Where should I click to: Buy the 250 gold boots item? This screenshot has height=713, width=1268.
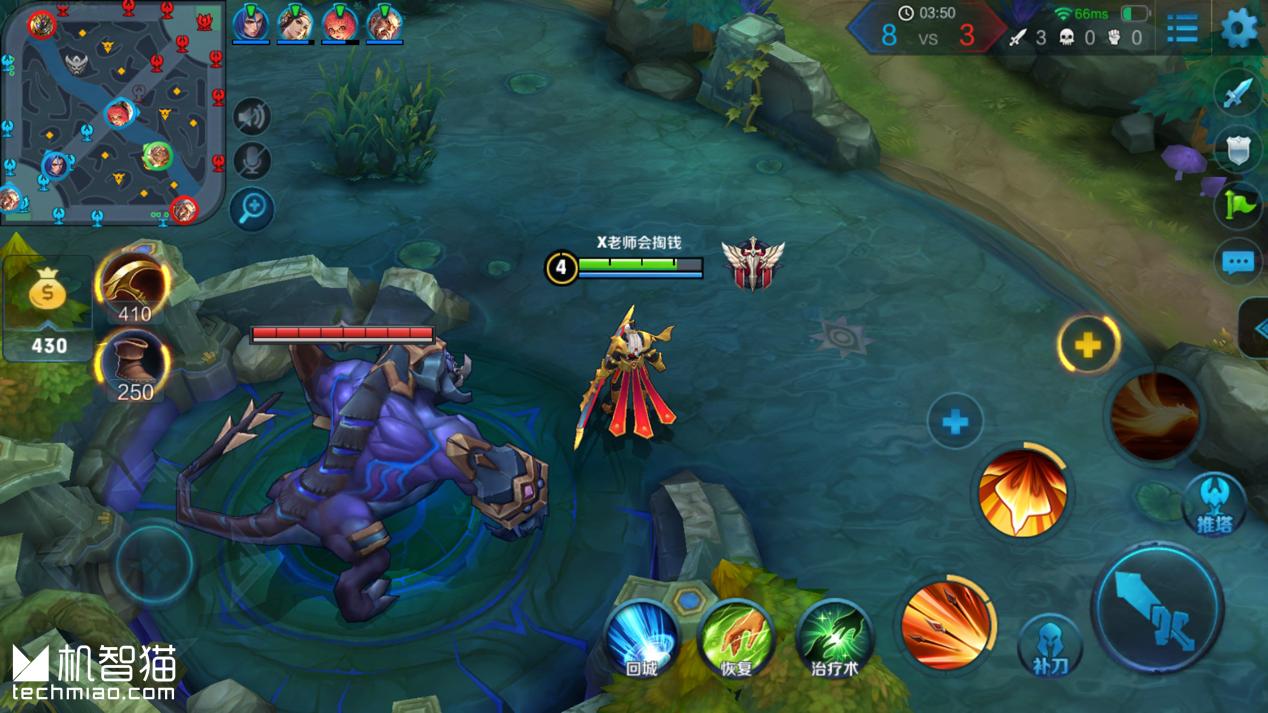[x=133, y=363]
